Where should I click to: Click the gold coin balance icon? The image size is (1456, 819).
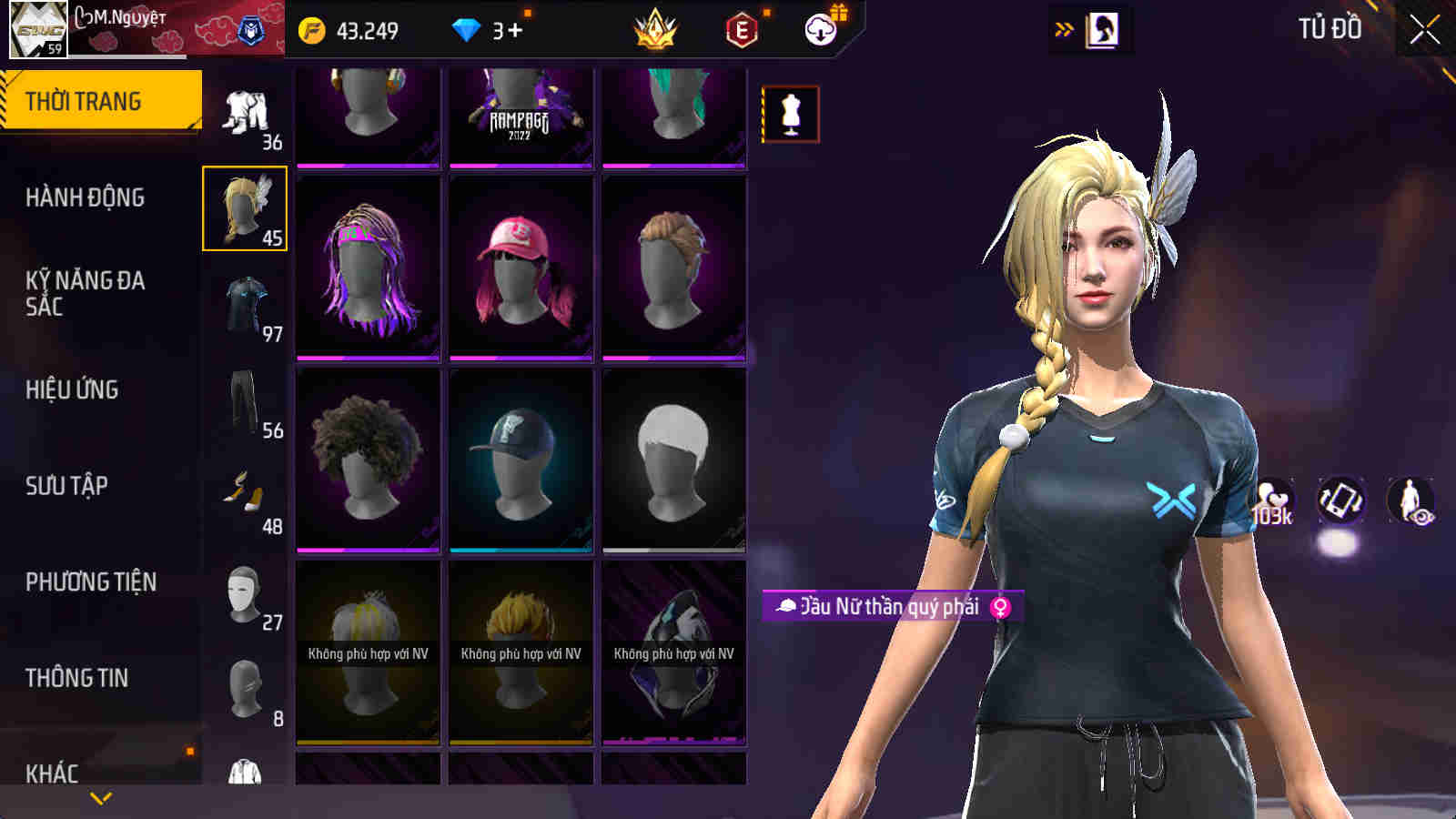pyautogui.click(x=314, y=29)
